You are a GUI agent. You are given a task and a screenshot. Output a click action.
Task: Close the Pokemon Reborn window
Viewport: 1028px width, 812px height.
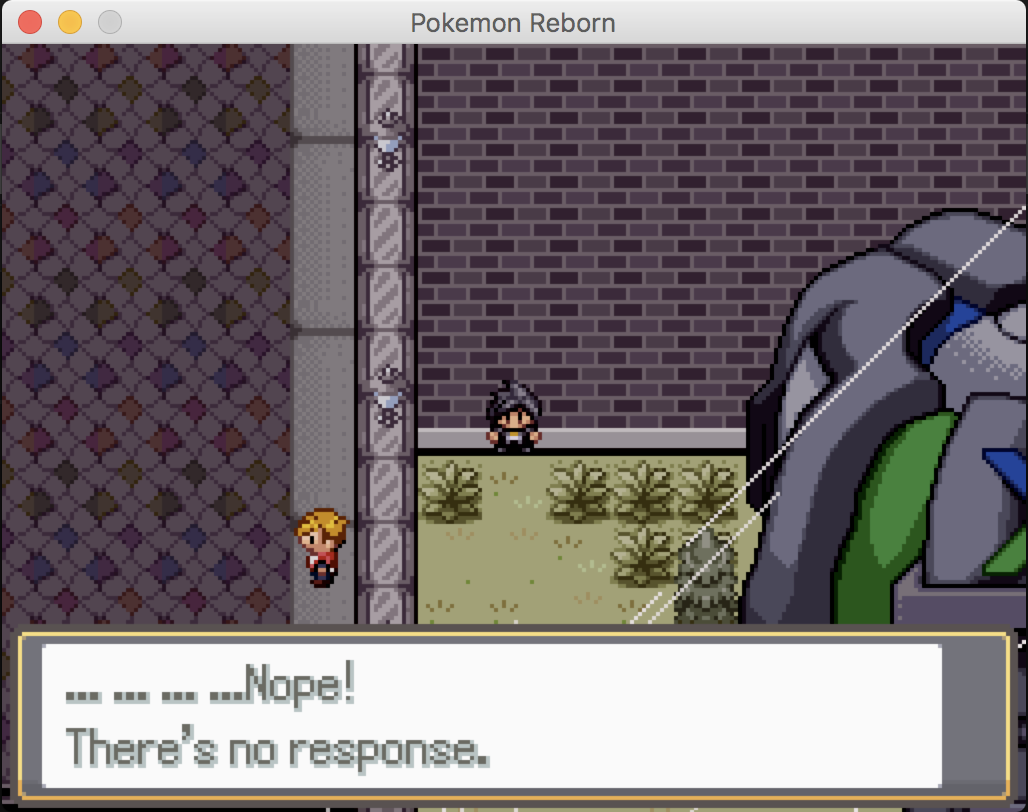pos(30,22)
